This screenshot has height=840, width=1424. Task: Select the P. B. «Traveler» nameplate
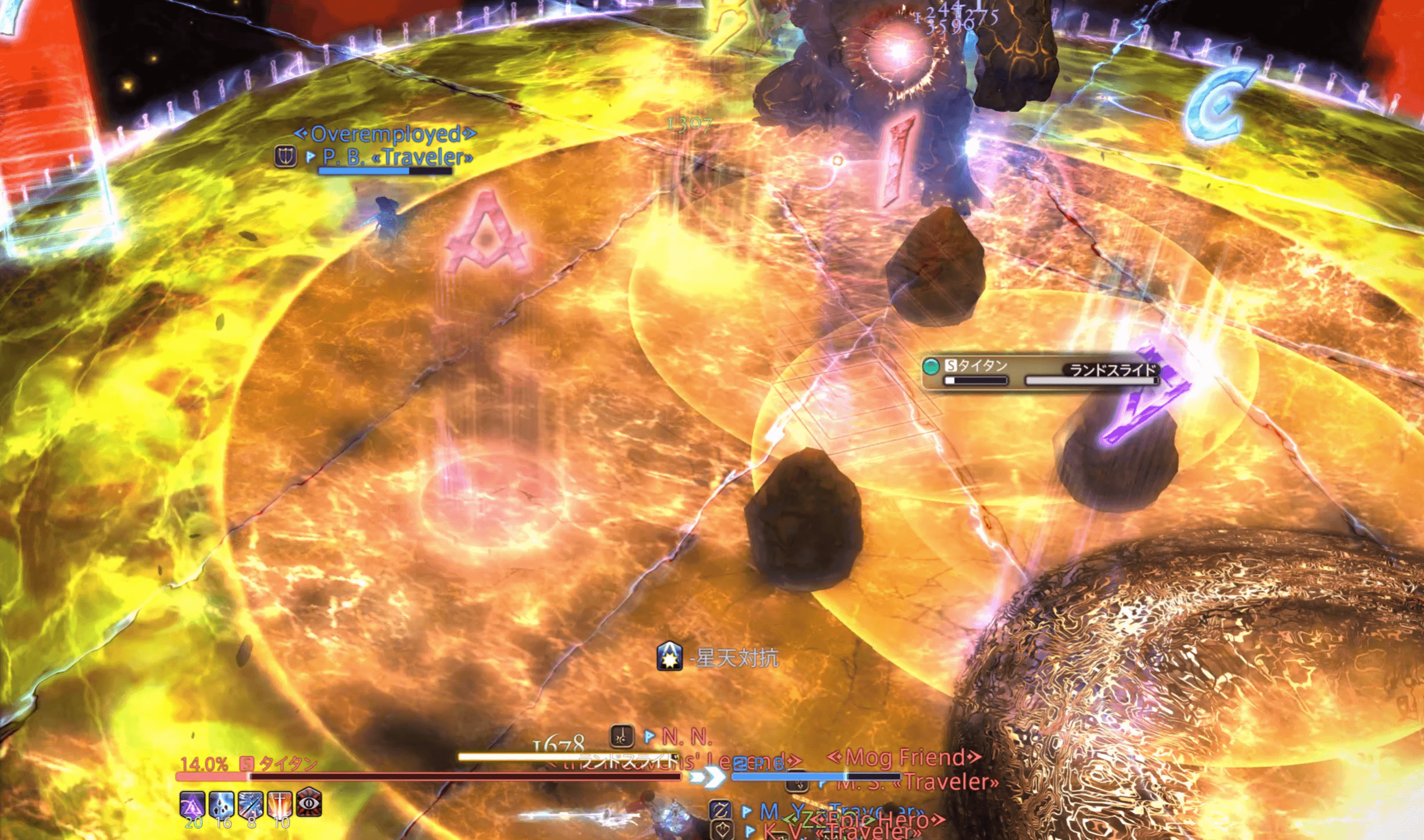coord(397,157)
